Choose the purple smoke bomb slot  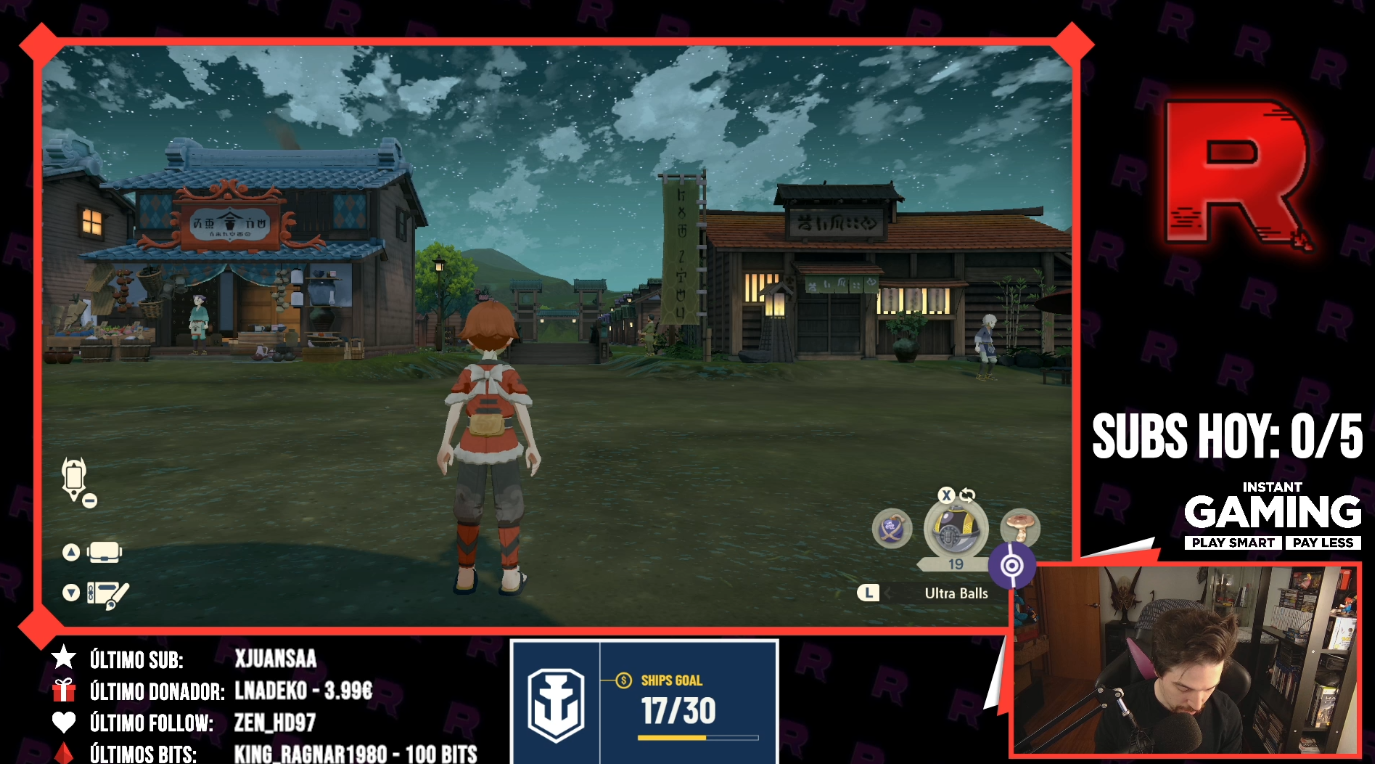click(891, 528)
